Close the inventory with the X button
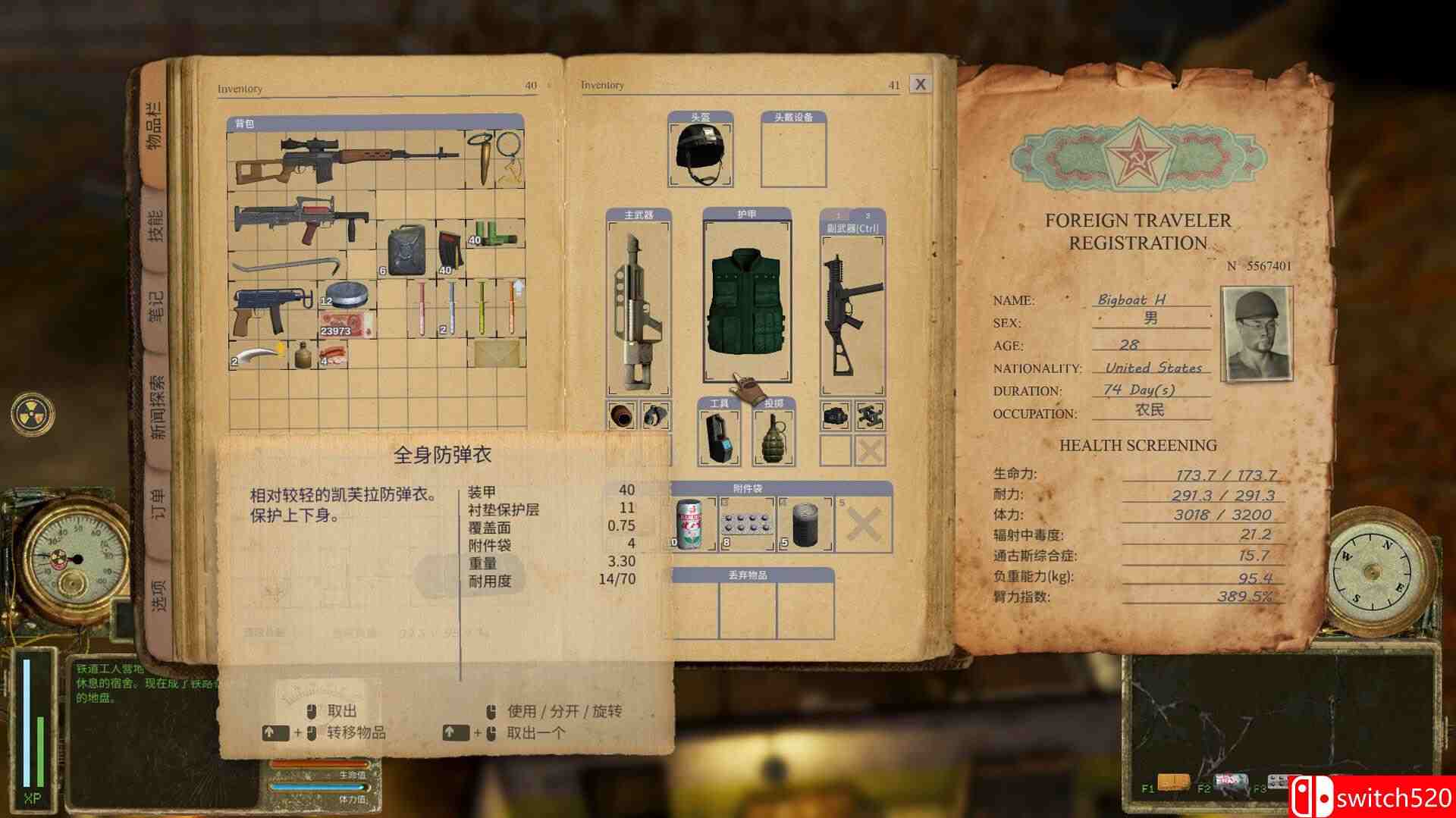 point(919,83)
